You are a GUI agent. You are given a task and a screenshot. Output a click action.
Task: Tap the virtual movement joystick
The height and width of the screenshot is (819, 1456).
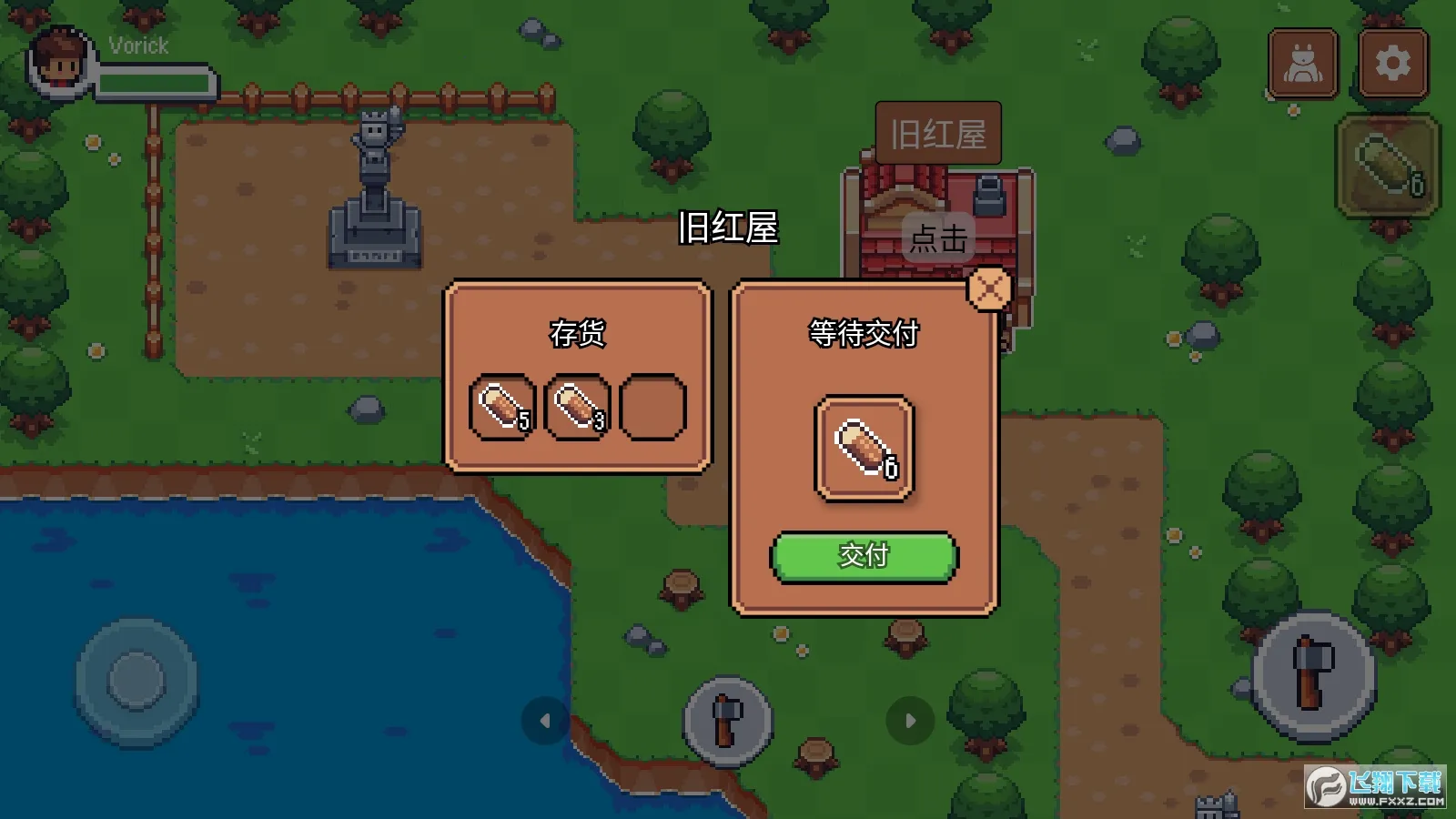coord(136,681)
